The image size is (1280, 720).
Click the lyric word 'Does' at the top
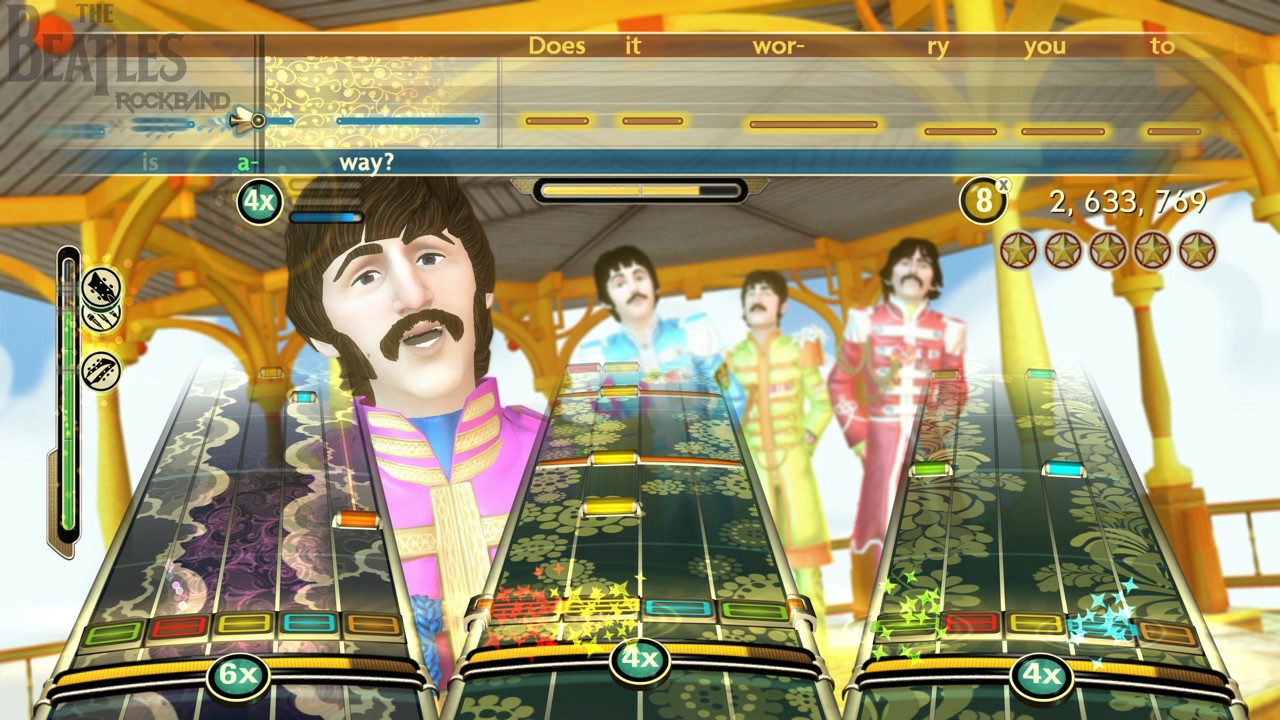[558, 46]
